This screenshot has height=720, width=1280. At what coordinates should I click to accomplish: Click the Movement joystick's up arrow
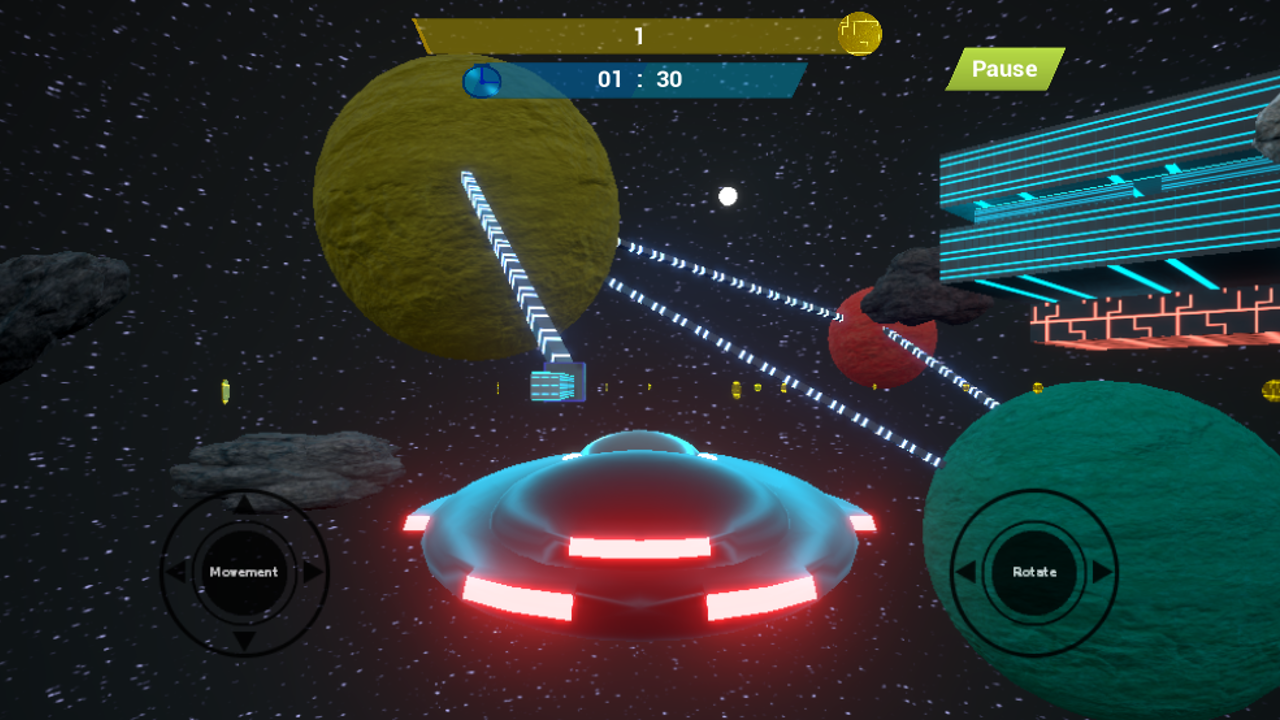pyautogui.click(x=244, y=504)
